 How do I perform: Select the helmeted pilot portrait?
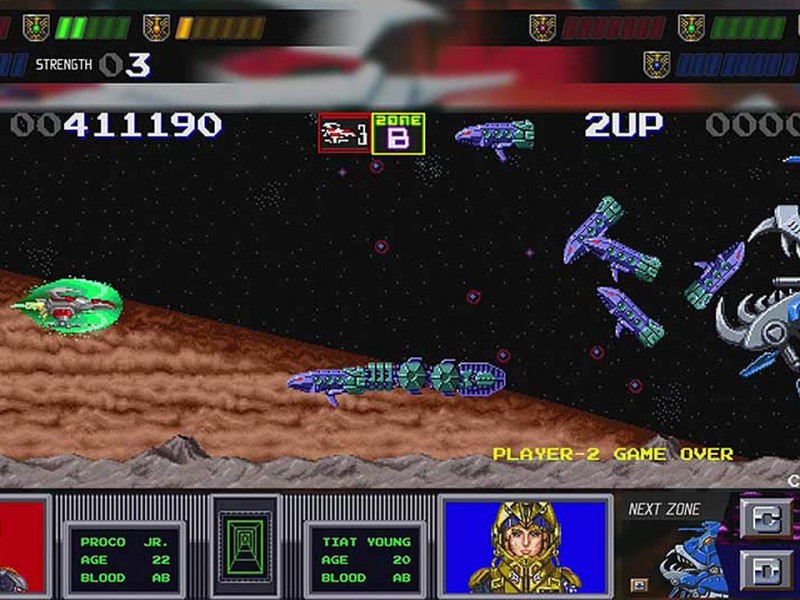[525, 547]
